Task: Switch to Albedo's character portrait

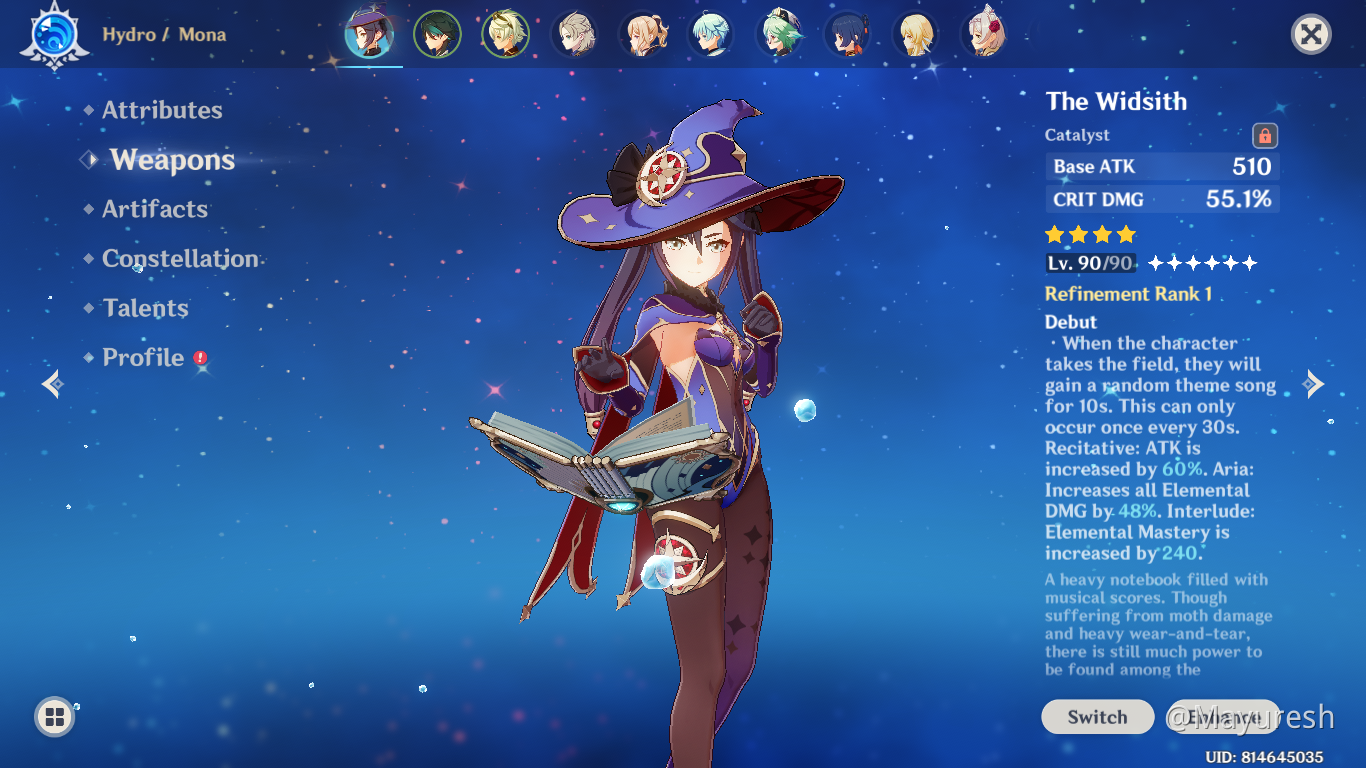Action: click(x=574, y=33)
